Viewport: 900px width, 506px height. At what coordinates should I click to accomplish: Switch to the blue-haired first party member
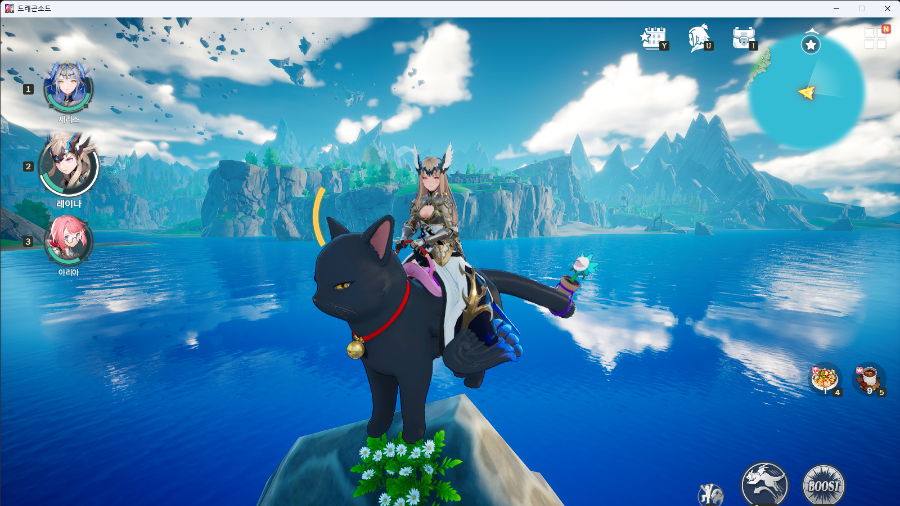pos(68,88)
